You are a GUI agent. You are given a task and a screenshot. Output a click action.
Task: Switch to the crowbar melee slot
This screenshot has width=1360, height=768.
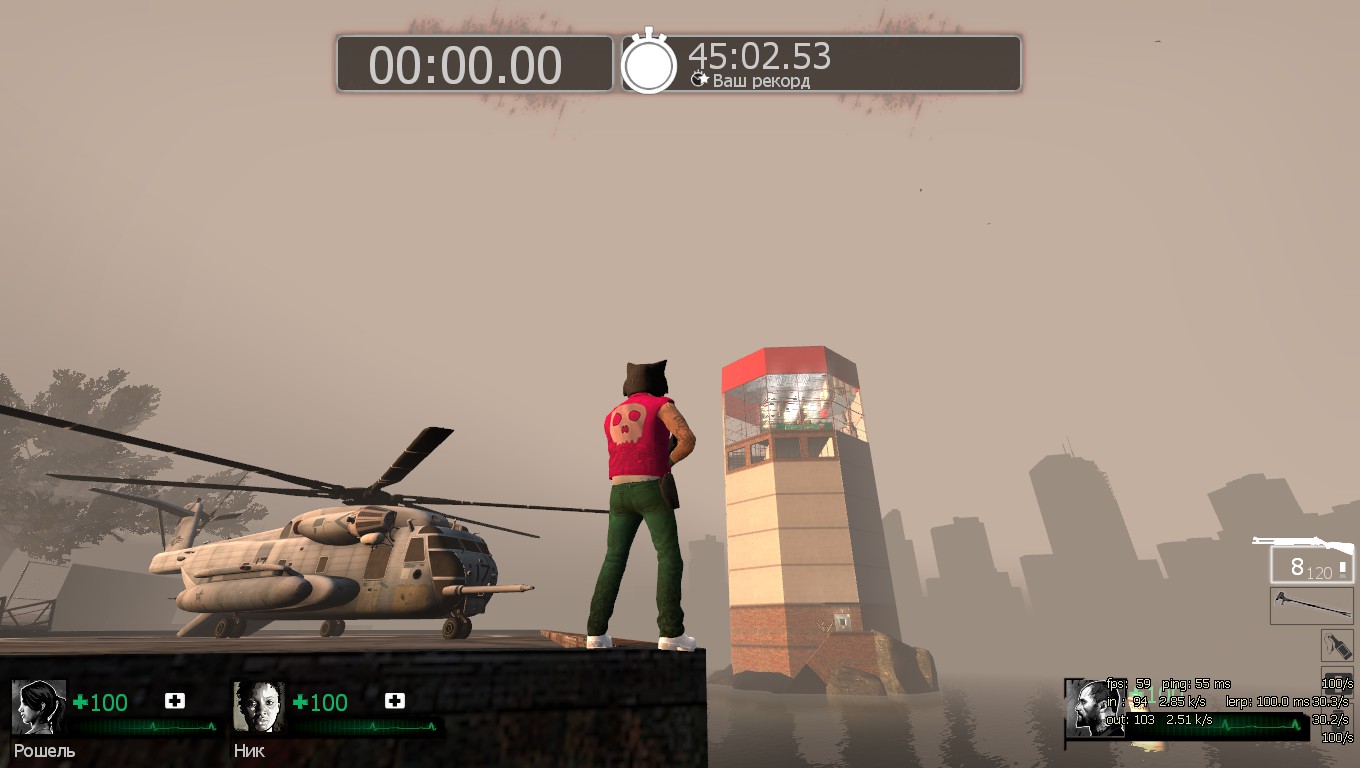coord(1311,606)
